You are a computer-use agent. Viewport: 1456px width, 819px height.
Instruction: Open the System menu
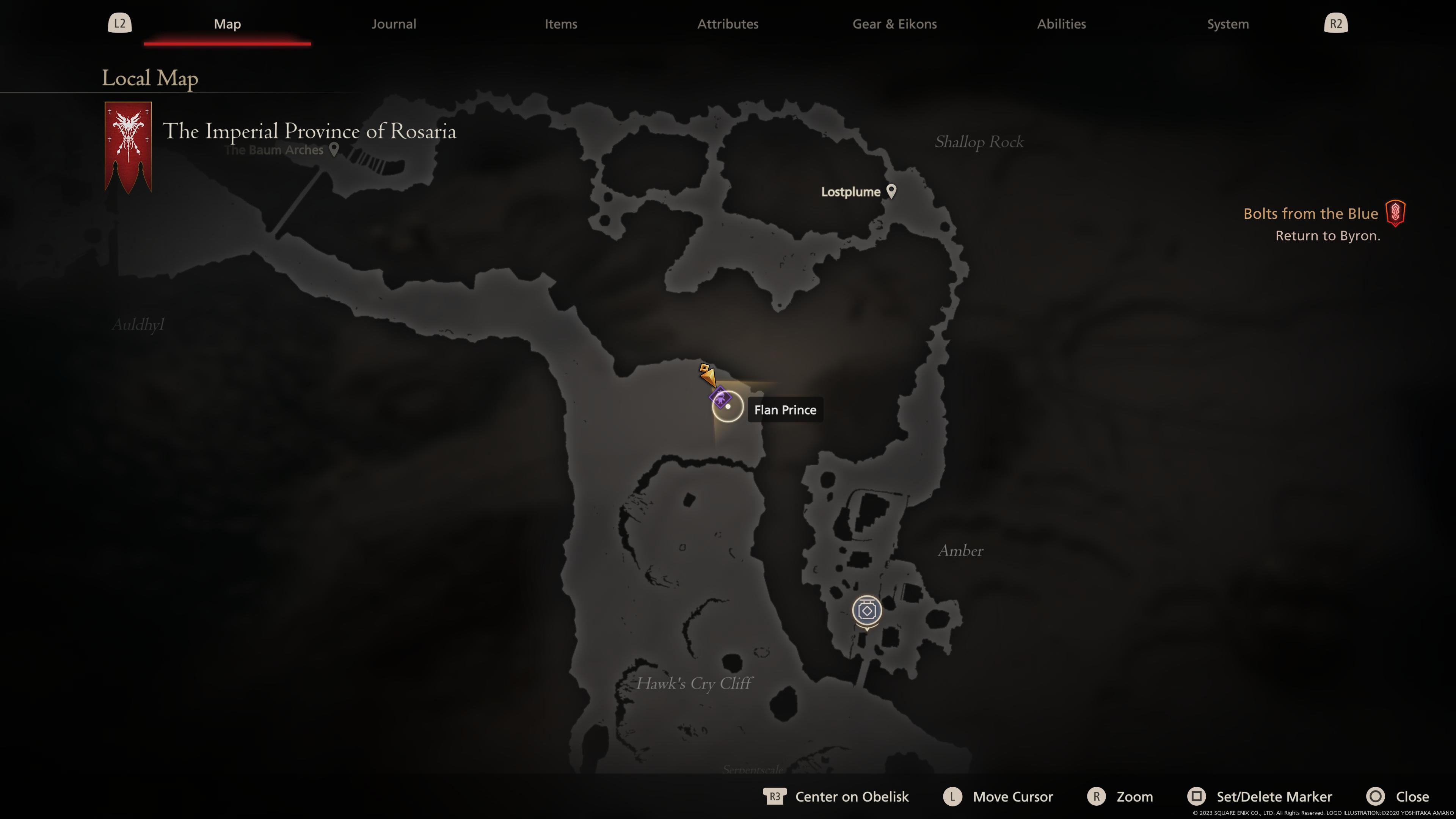click(1227, 24)
